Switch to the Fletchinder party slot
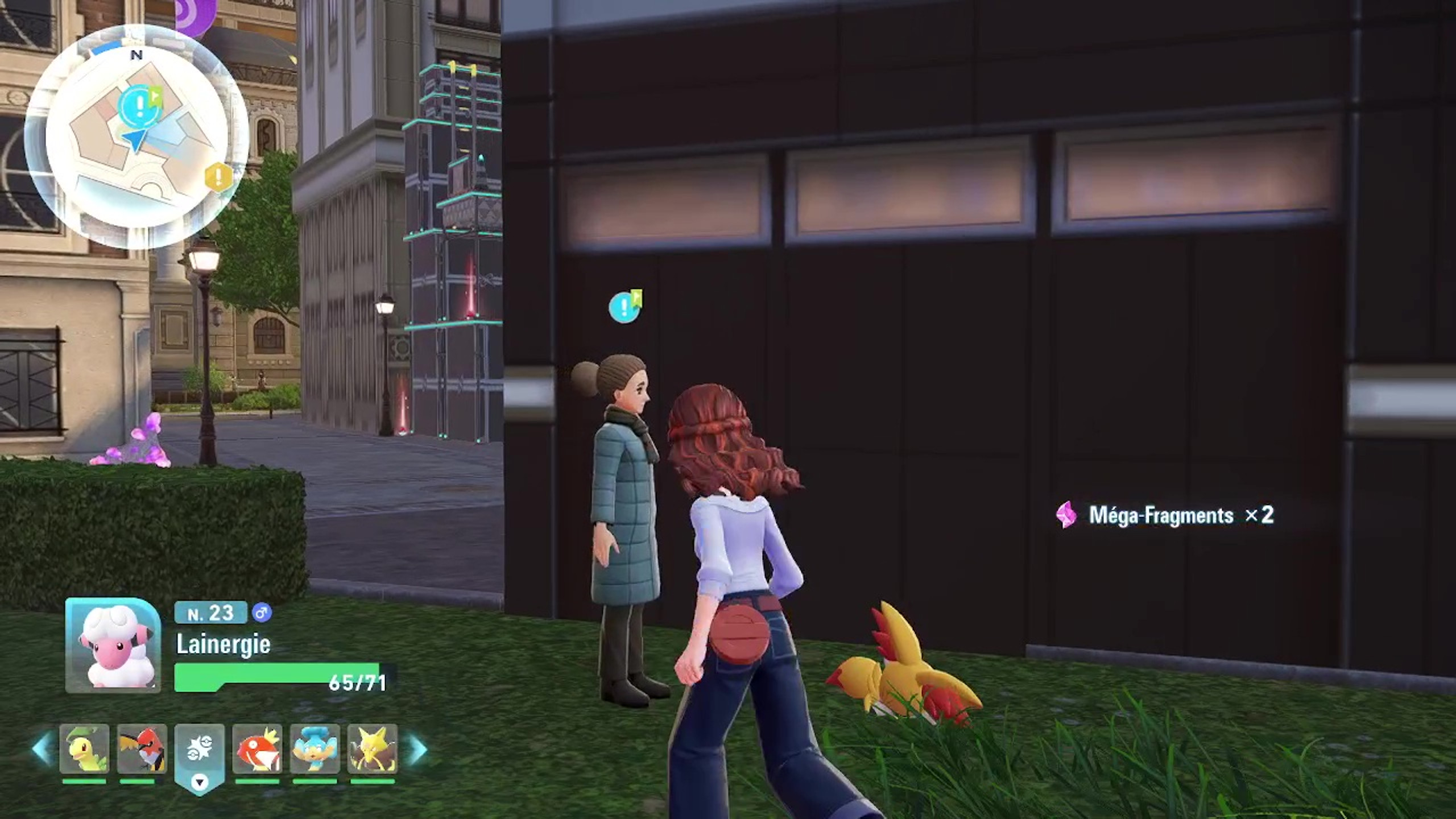Screen dimensions: 1456x819 click(142, 748)
